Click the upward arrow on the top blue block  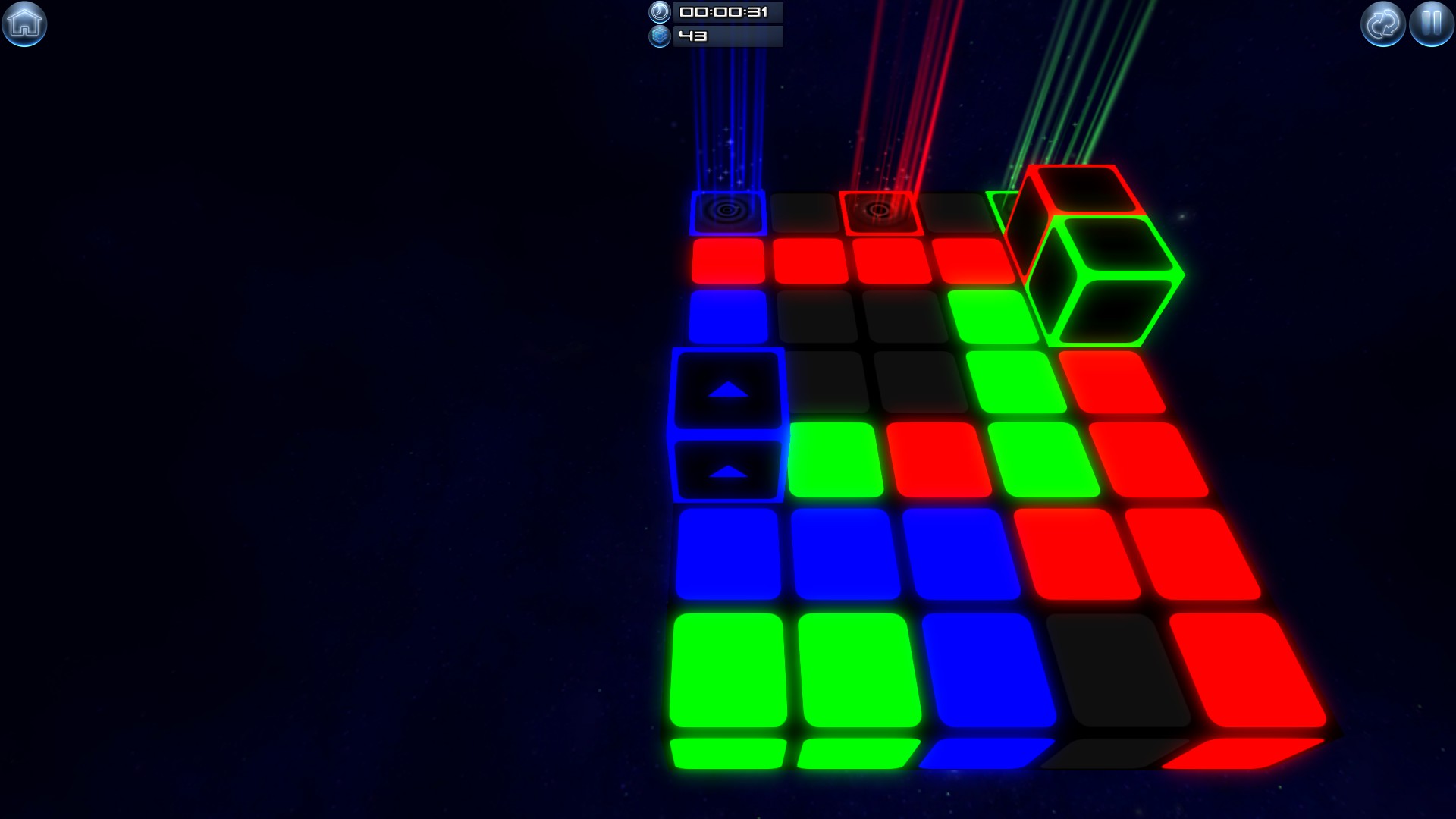[730, 390]
